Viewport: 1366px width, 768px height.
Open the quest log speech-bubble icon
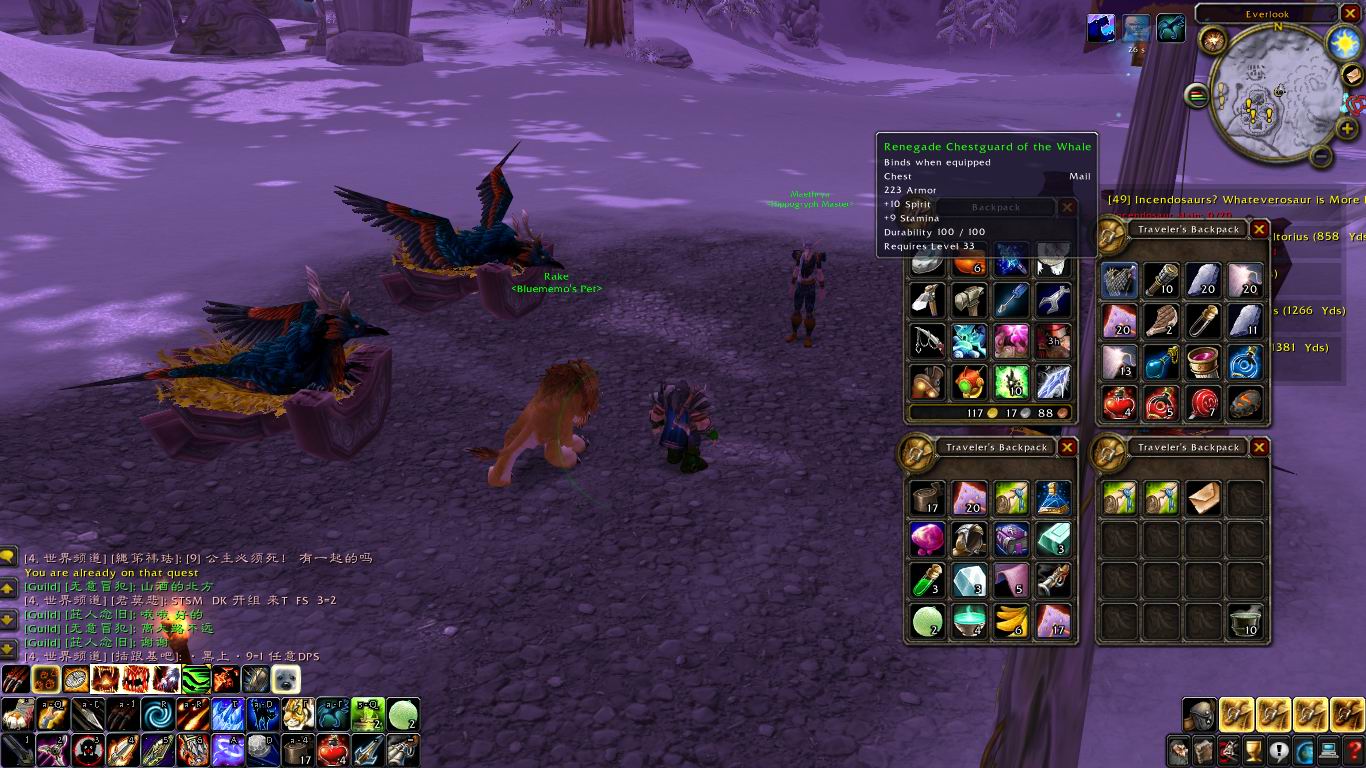tap(1278, 751)
